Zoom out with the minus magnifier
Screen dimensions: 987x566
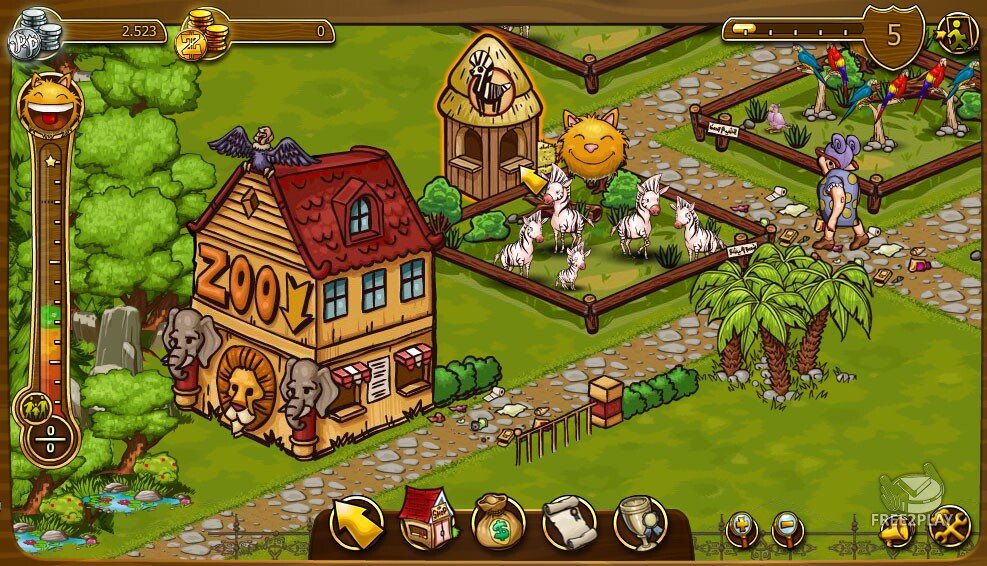pyautogui.click(x=788, y=527)
